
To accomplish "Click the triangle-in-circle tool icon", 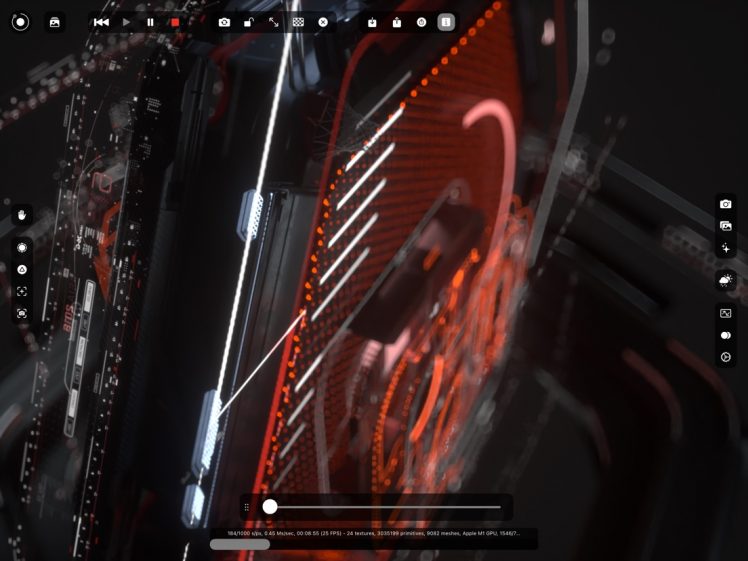I will [22, 269].
